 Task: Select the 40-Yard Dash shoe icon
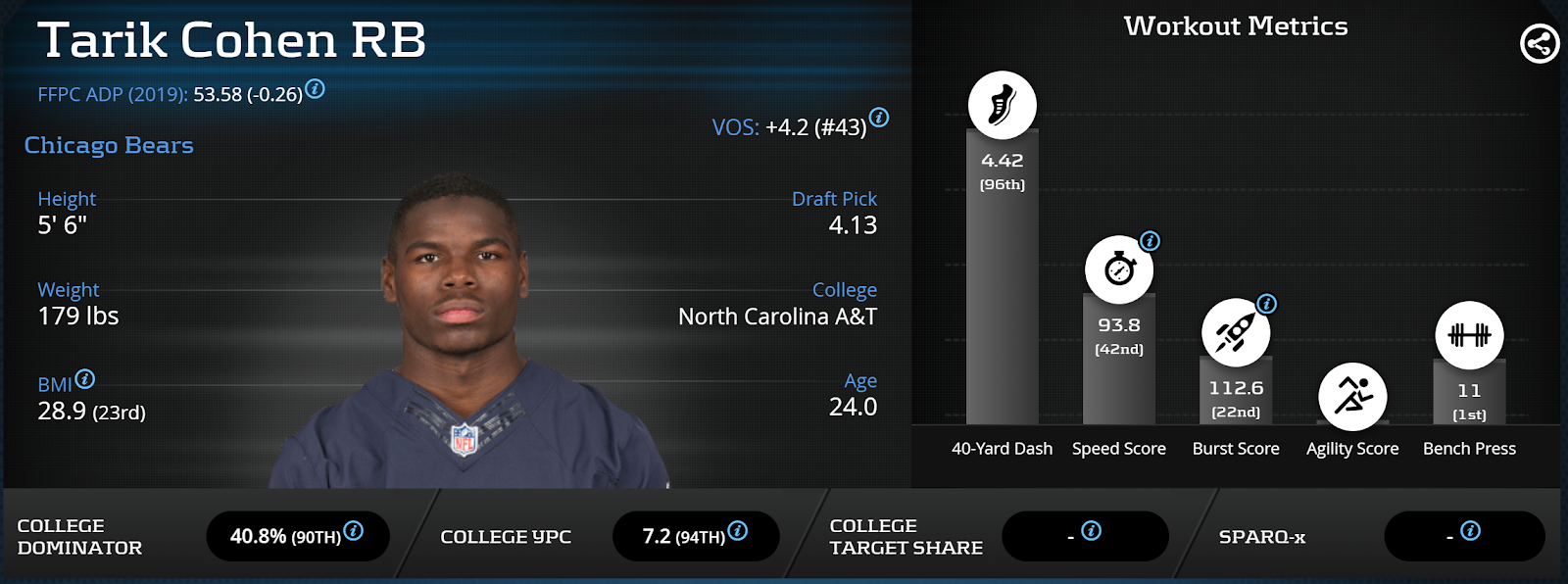click(x=1002, y=105)
